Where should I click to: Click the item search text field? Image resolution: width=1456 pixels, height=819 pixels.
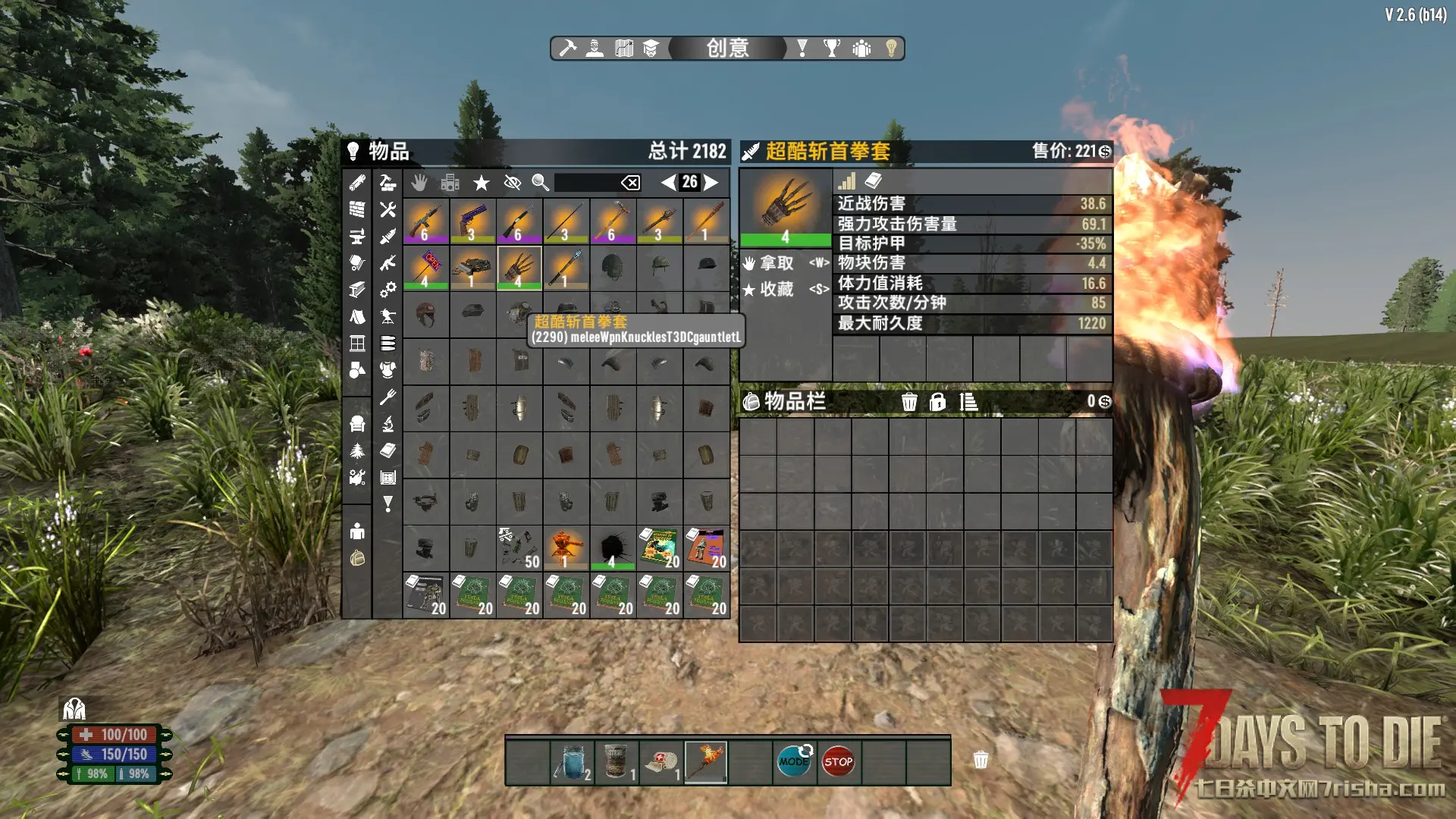coord(586,183)
